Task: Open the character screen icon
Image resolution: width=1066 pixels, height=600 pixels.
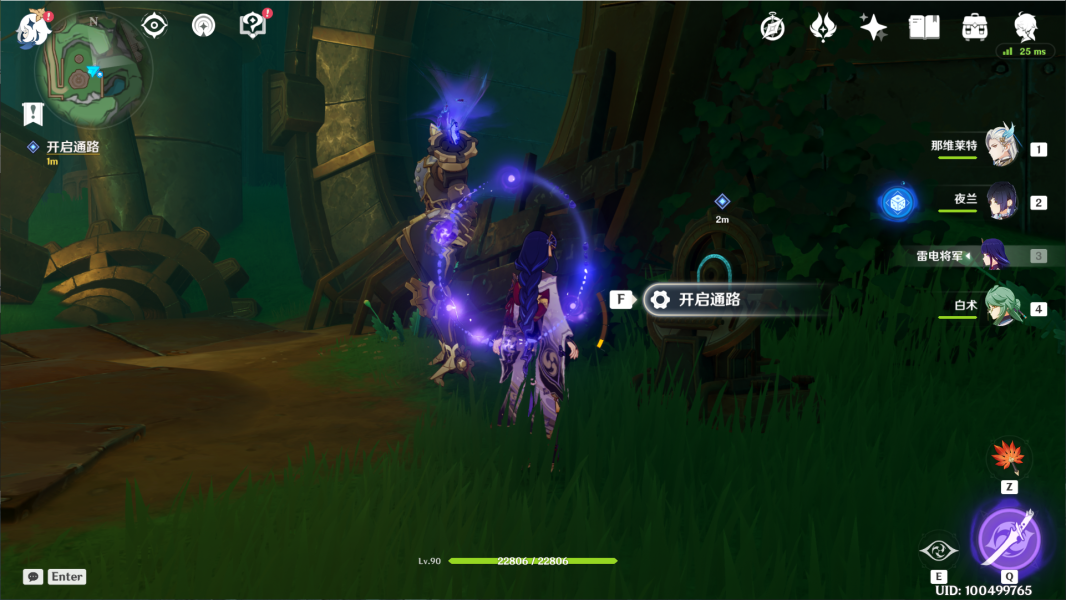Action: (1026, 27)
